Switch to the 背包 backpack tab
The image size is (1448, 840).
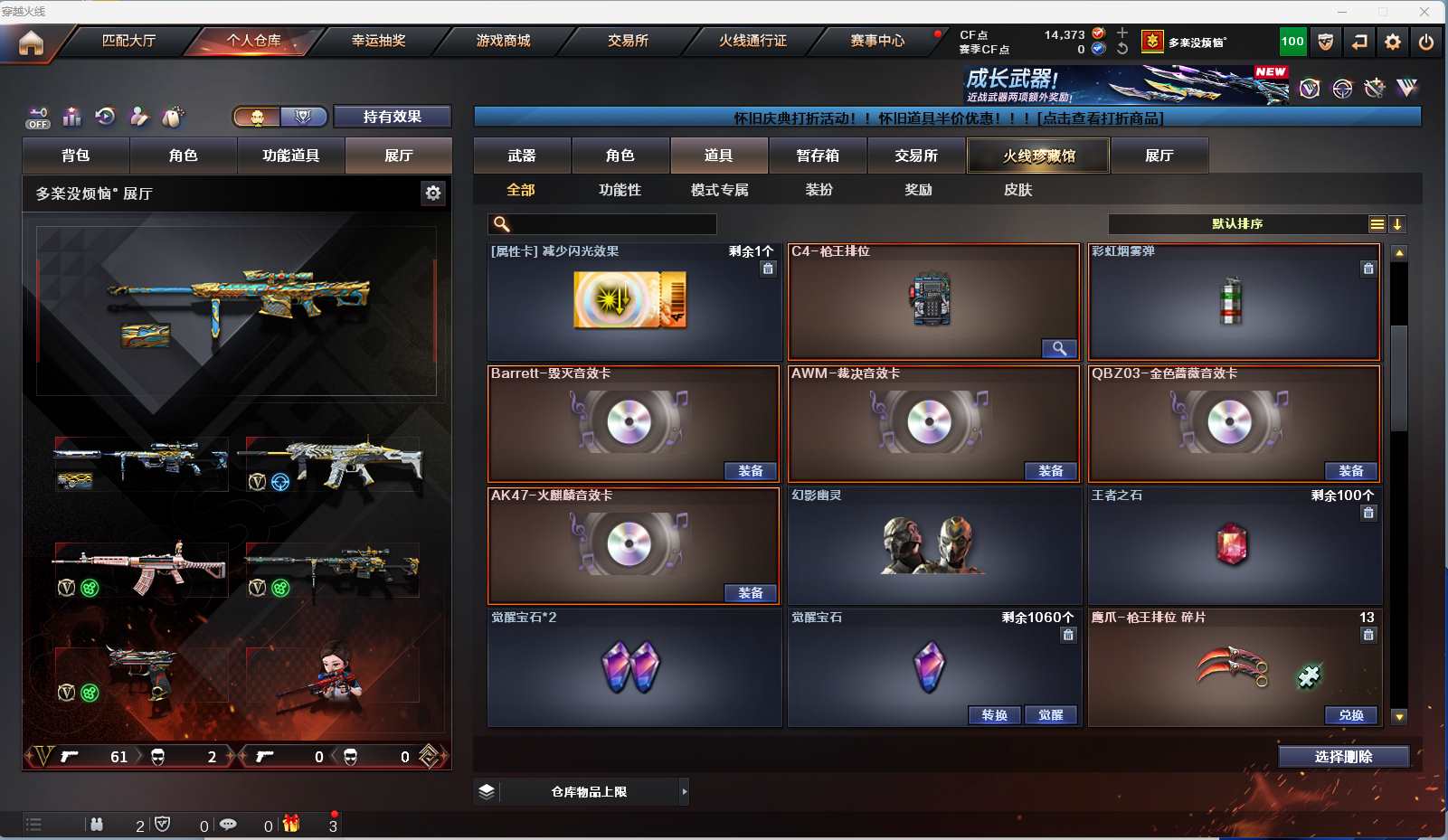point(76,156)
